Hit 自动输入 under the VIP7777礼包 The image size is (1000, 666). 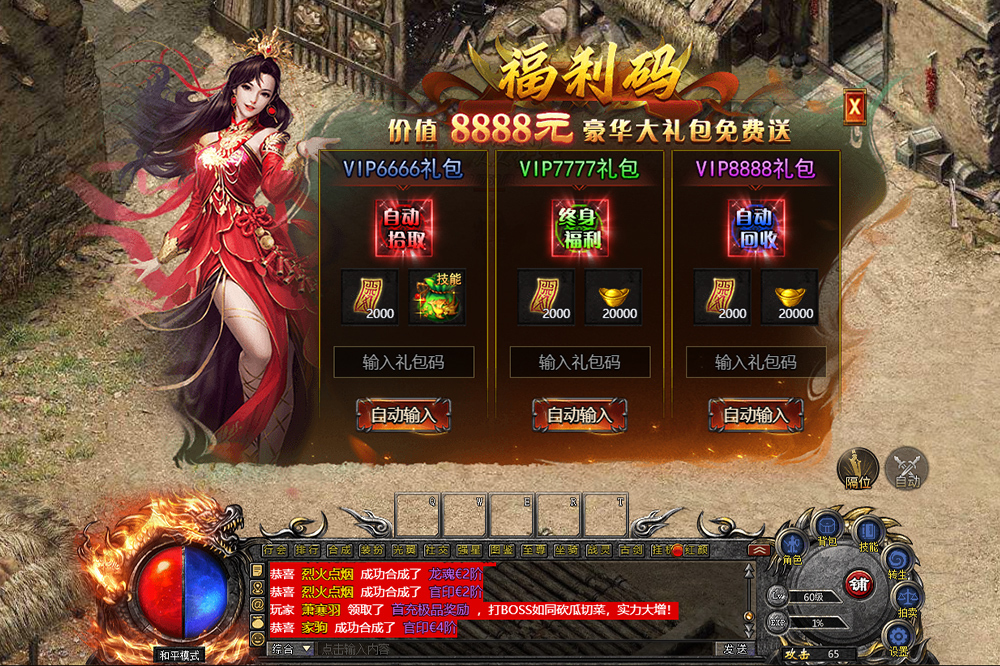[580, 414]
